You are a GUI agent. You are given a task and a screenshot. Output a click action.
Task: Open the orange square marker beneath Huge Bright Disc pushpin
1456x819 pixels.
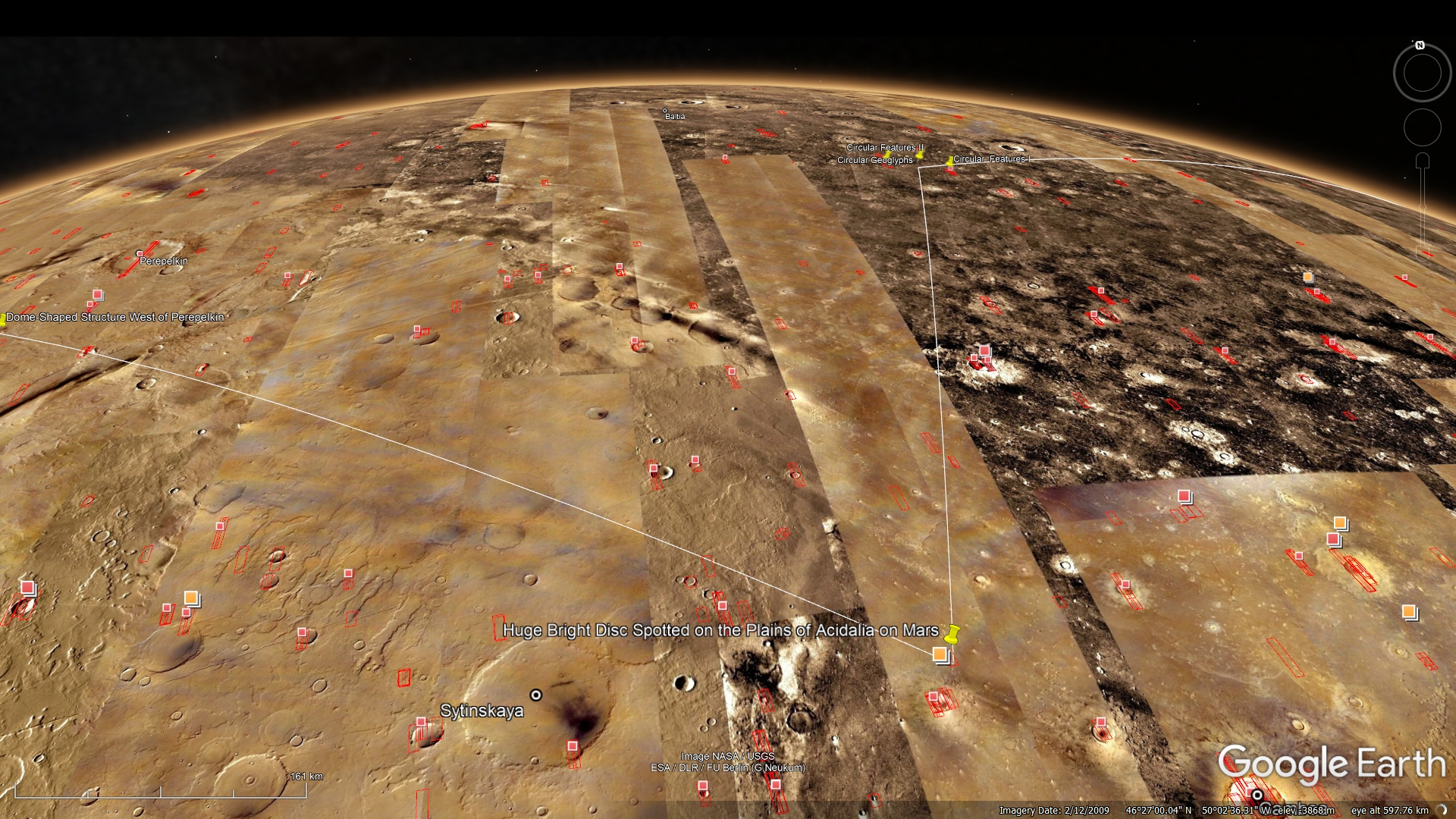click(x=940, y=654)
